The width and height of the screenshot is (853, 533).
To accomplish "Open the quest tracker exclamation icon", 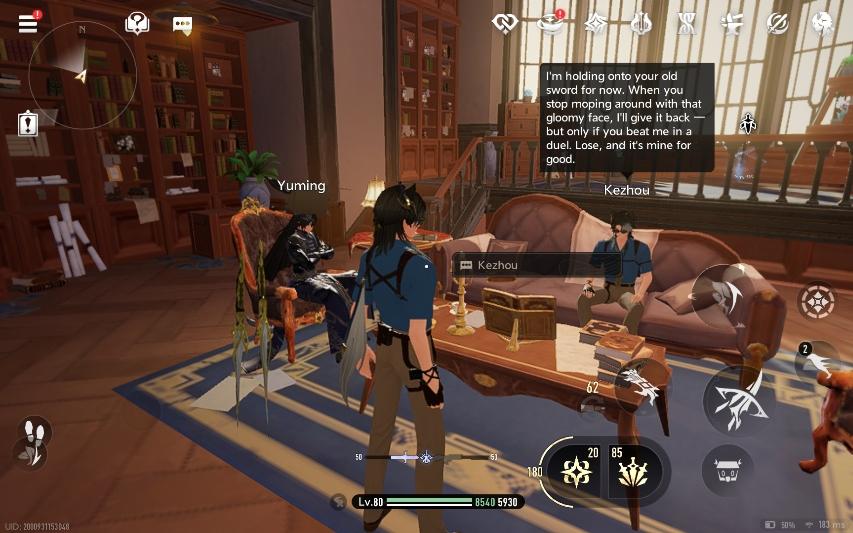I will (x=28, y=124).
